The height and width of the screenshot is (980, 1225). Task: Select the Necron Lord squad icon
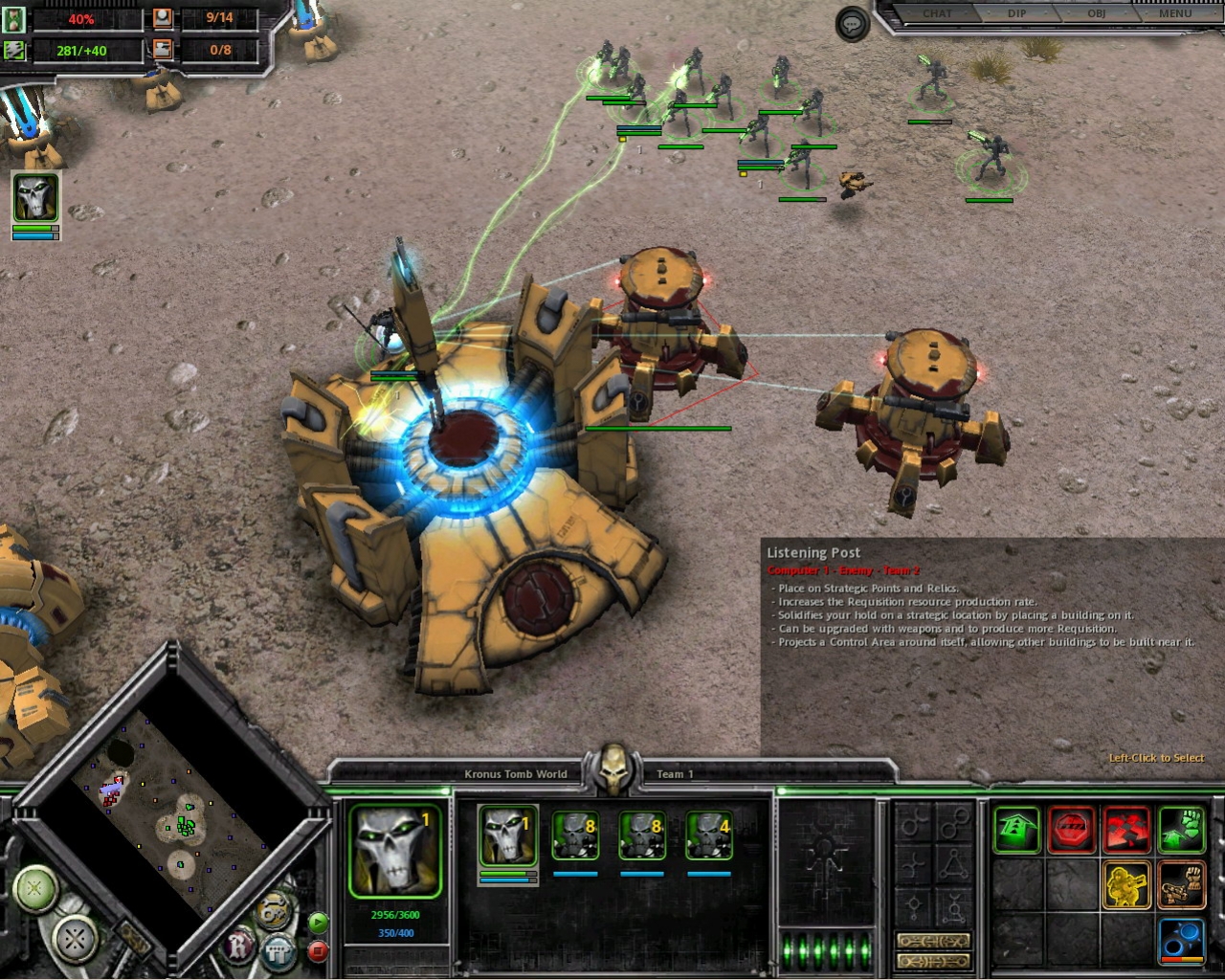pyautogui.click(x=507, y=835)
